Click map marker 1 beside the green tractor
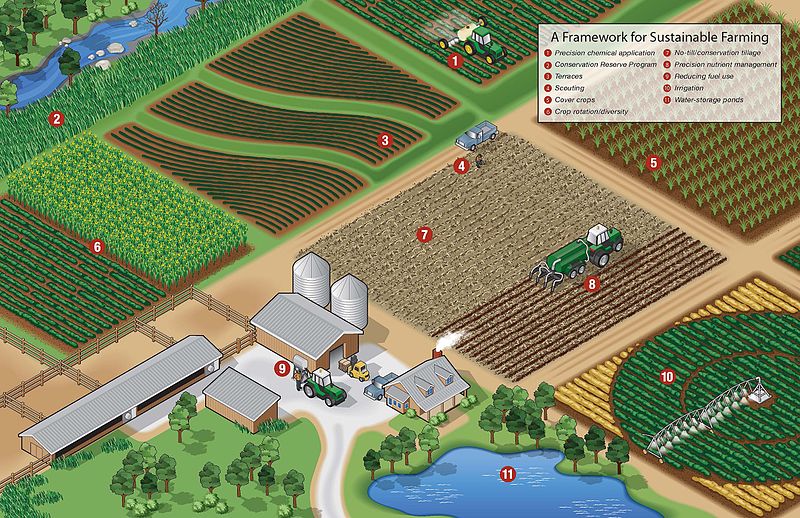800x518 pixels. (x=455, y=60)
